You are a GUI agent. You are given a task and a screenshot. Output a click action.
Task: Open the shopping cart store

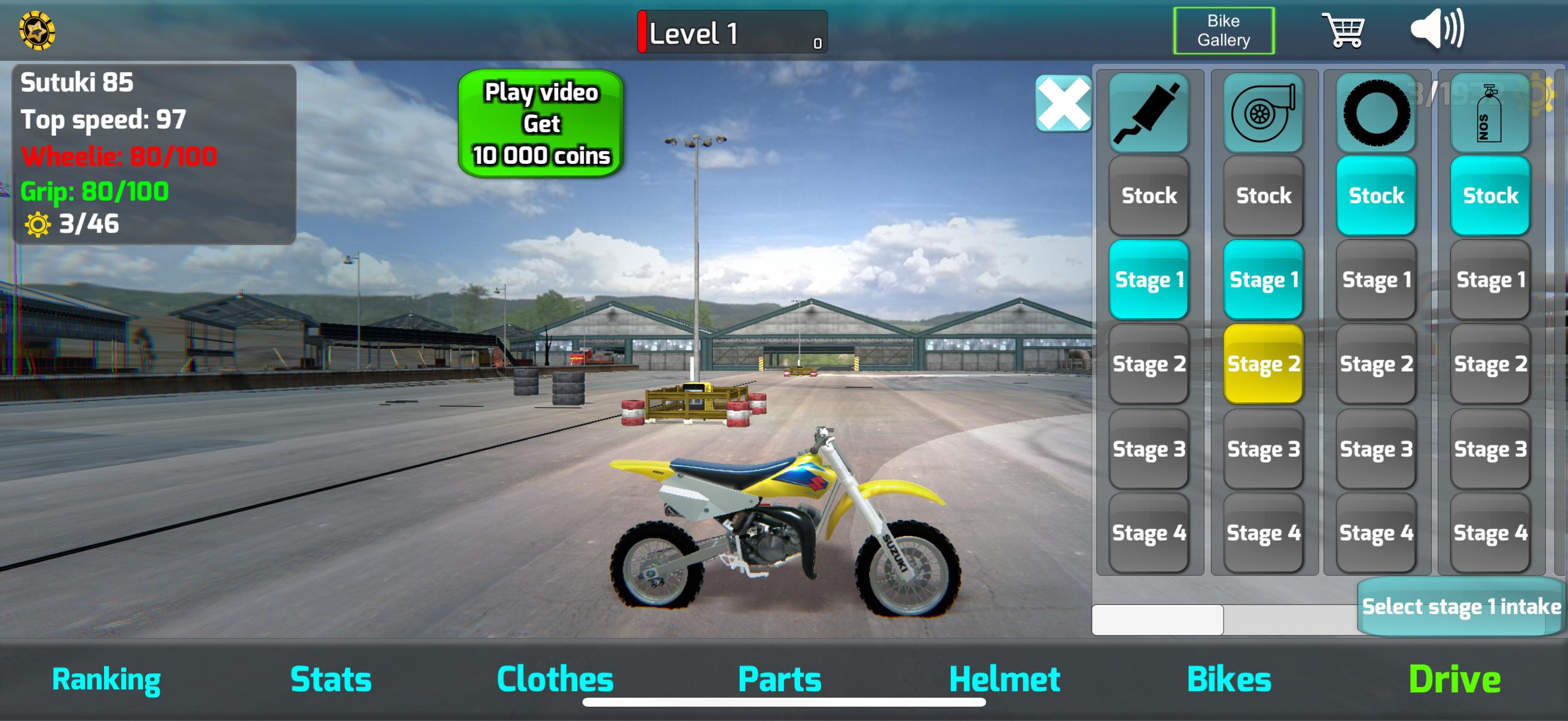[x=1343, y=30]
